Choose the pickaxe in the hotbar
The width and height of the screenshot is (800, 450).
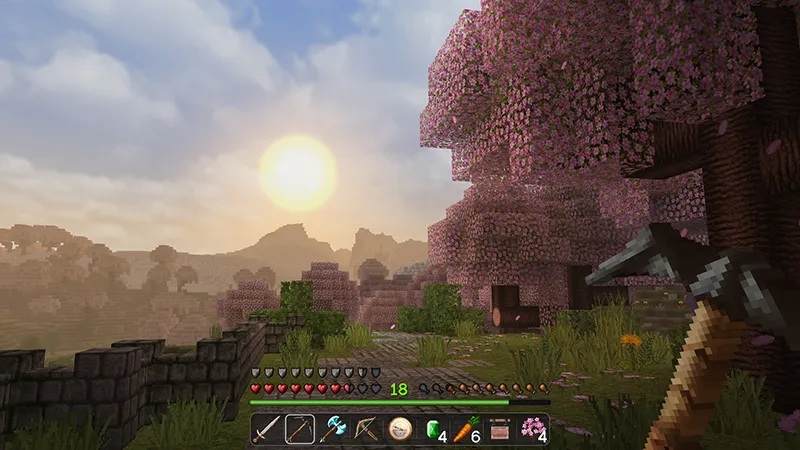point(300,429)
